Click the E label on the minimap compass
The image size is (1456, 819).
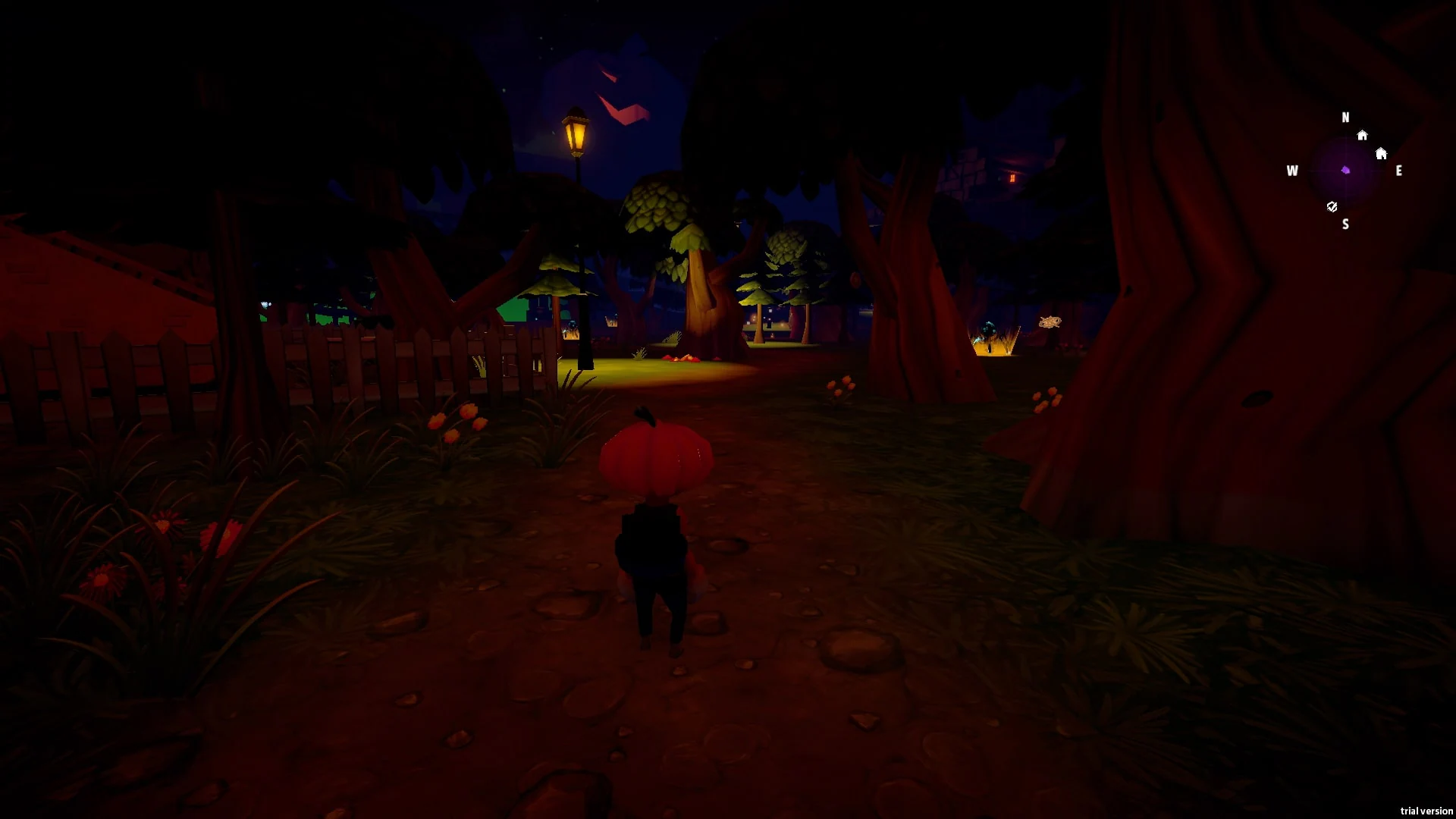tap(1399, 171)
